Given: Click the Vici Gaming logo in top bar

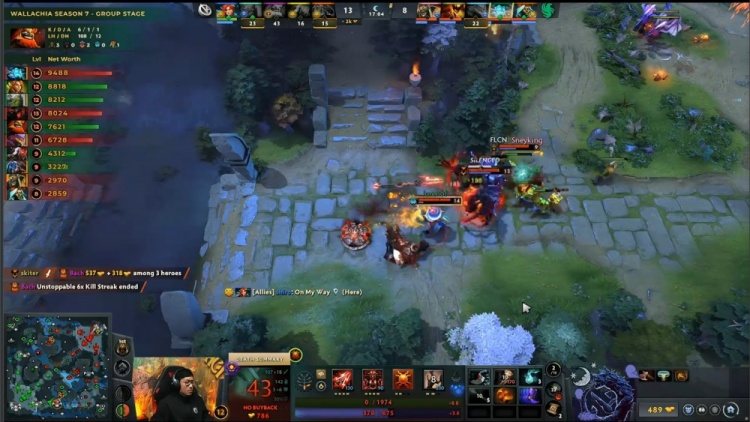Looking at the screenshot, I should click(x=204, y=10).
